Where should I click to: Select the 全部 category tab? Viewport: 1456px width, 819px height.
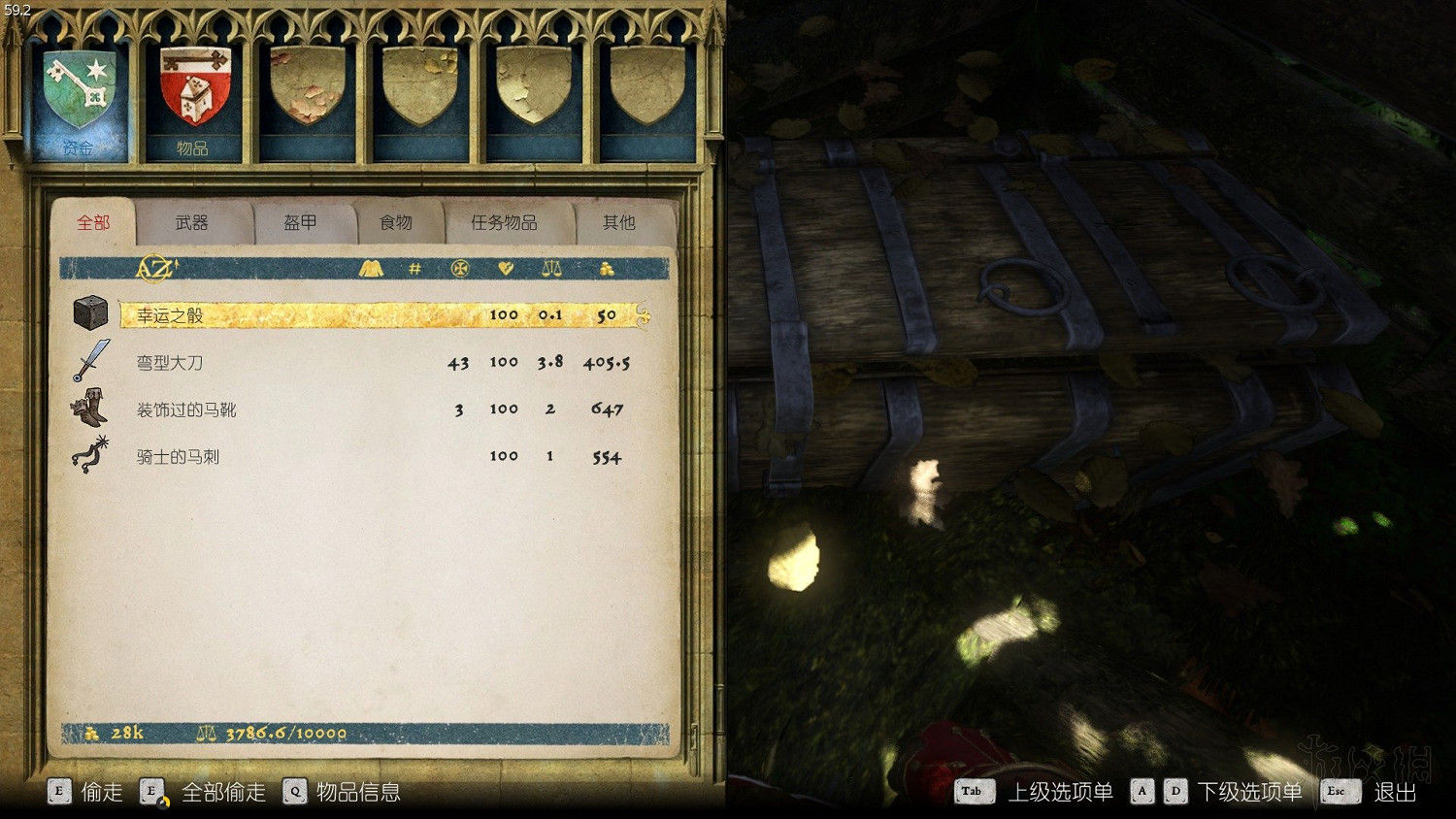pos(93,223)
